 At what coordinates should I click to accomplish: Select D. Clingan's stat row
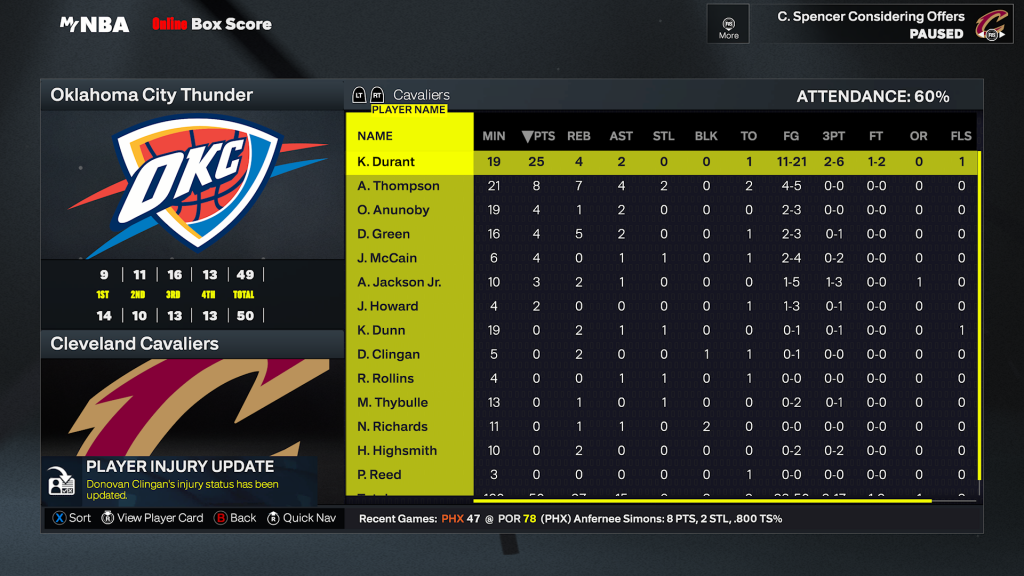click(x=389, y=354)
